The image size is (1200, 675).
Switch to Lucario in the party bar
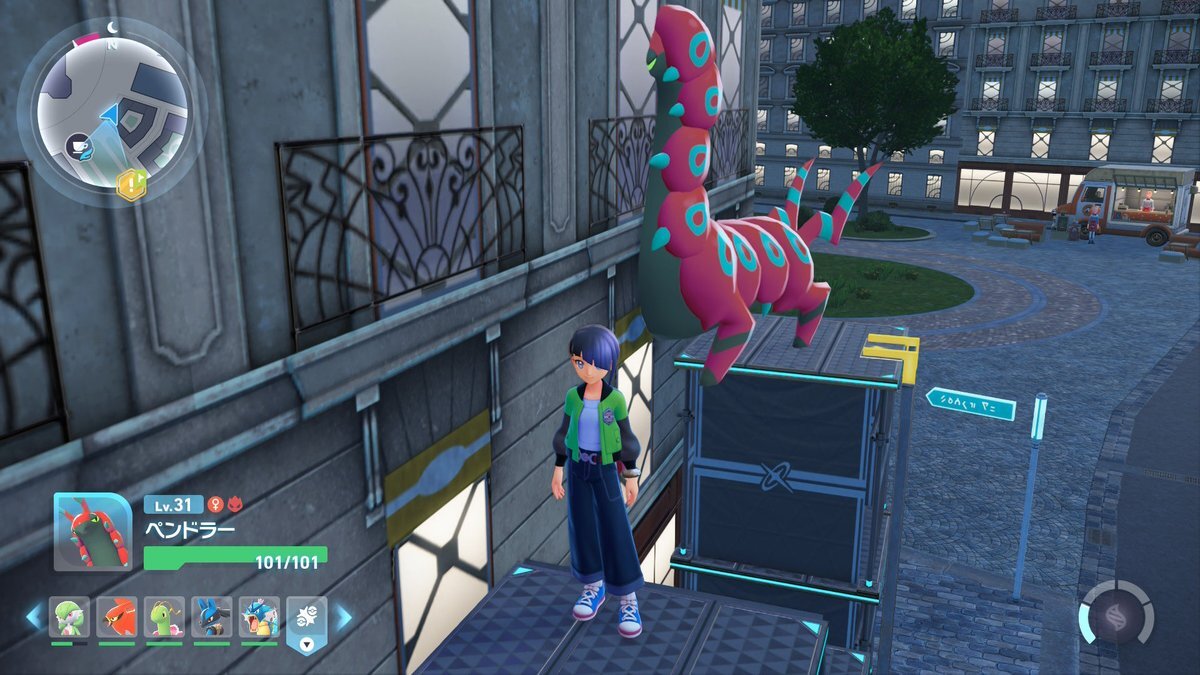click(212, 617)
